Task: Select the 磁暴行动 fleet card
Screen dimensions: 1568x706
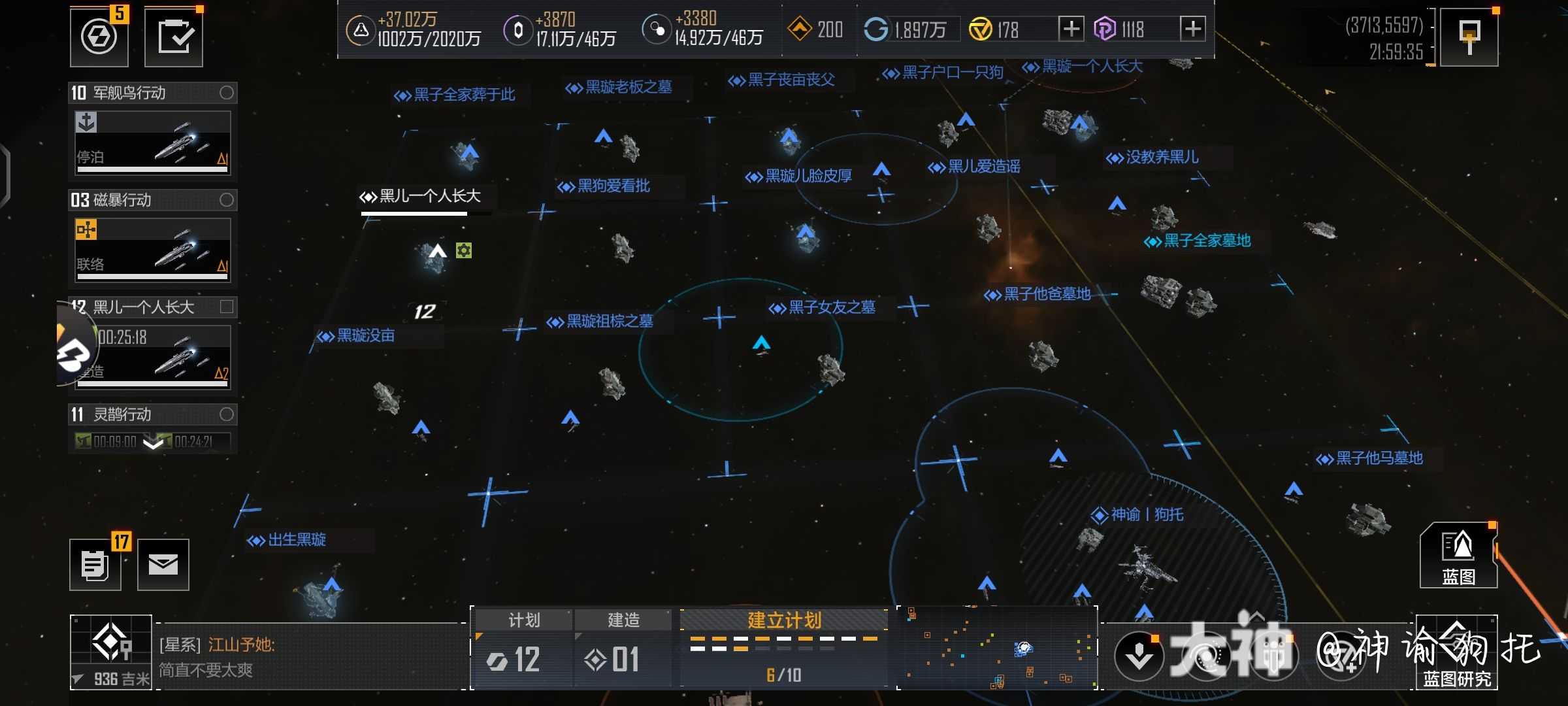Action: coord(153,250)
